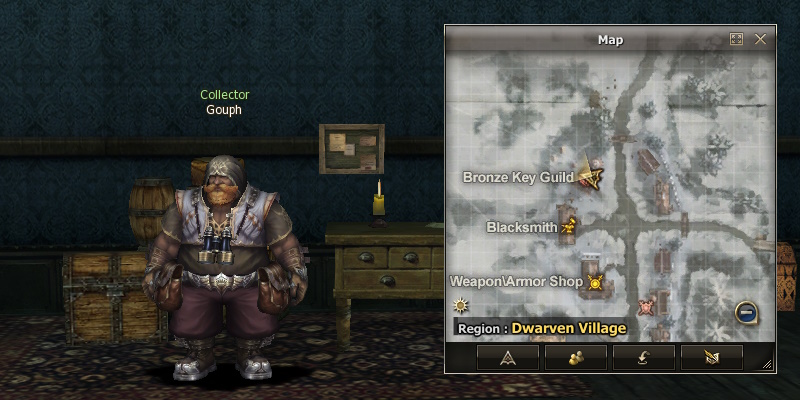Close the Map window

click(x=760, y=40)
